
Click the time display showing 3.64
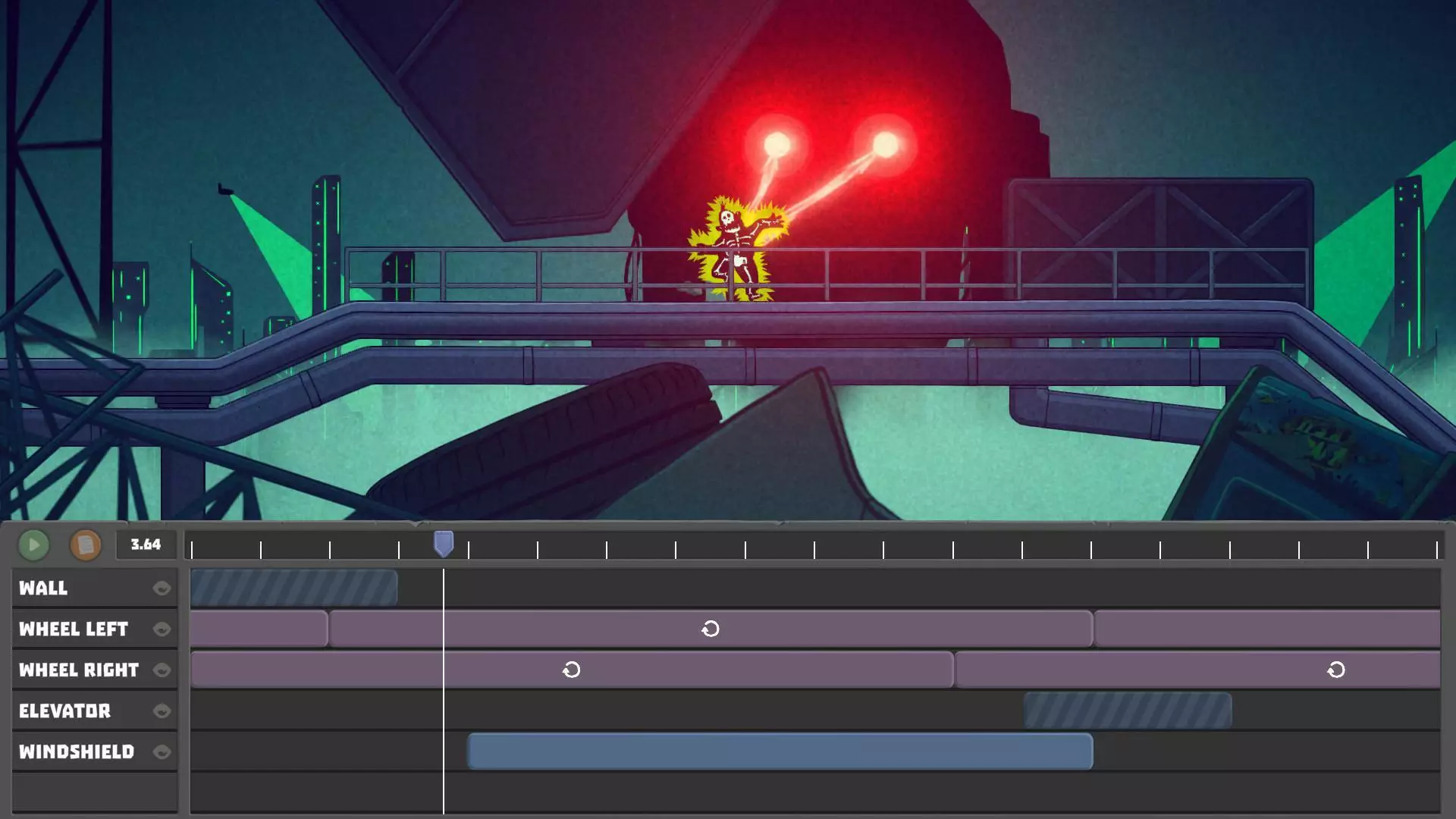click(x=145, y=543)
